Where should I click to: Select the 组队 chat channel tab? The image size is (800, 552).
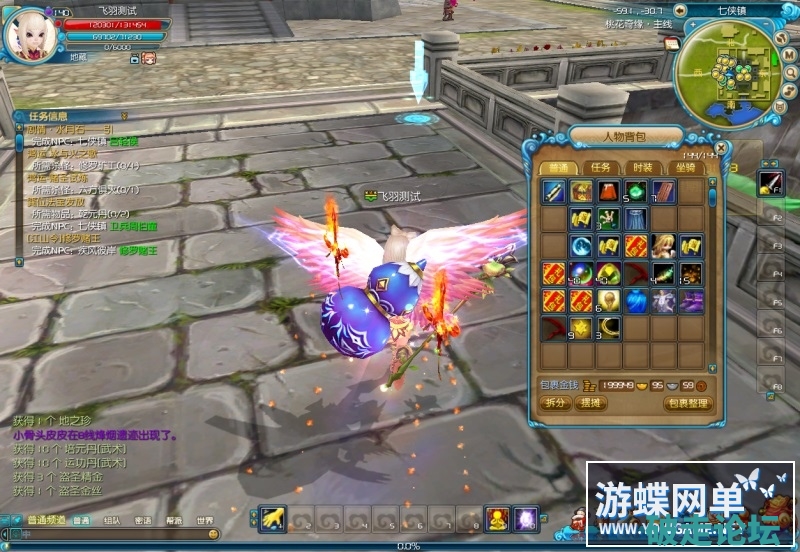[x=113, y=521]
